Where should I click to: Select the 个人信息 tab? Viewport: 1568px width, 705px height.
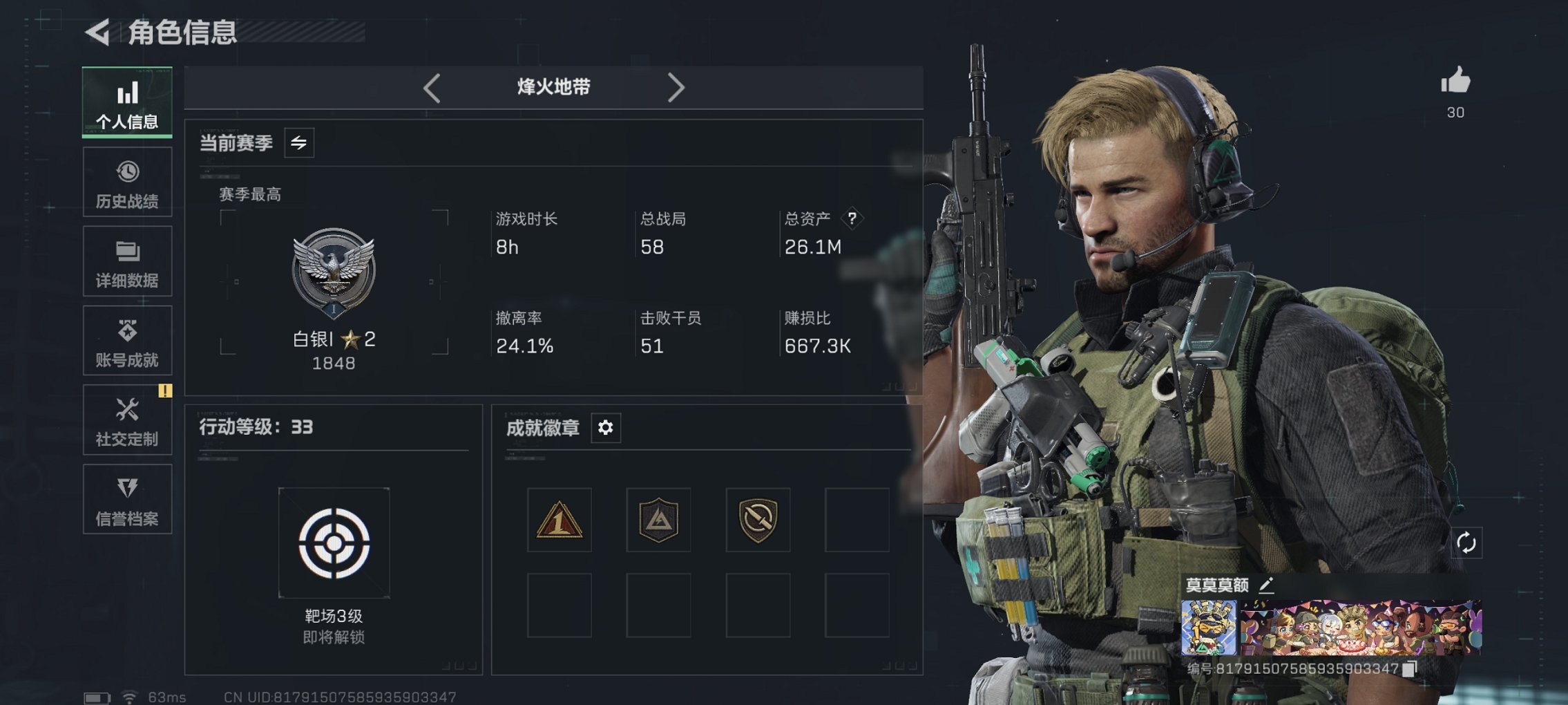(x=126, y=102)
